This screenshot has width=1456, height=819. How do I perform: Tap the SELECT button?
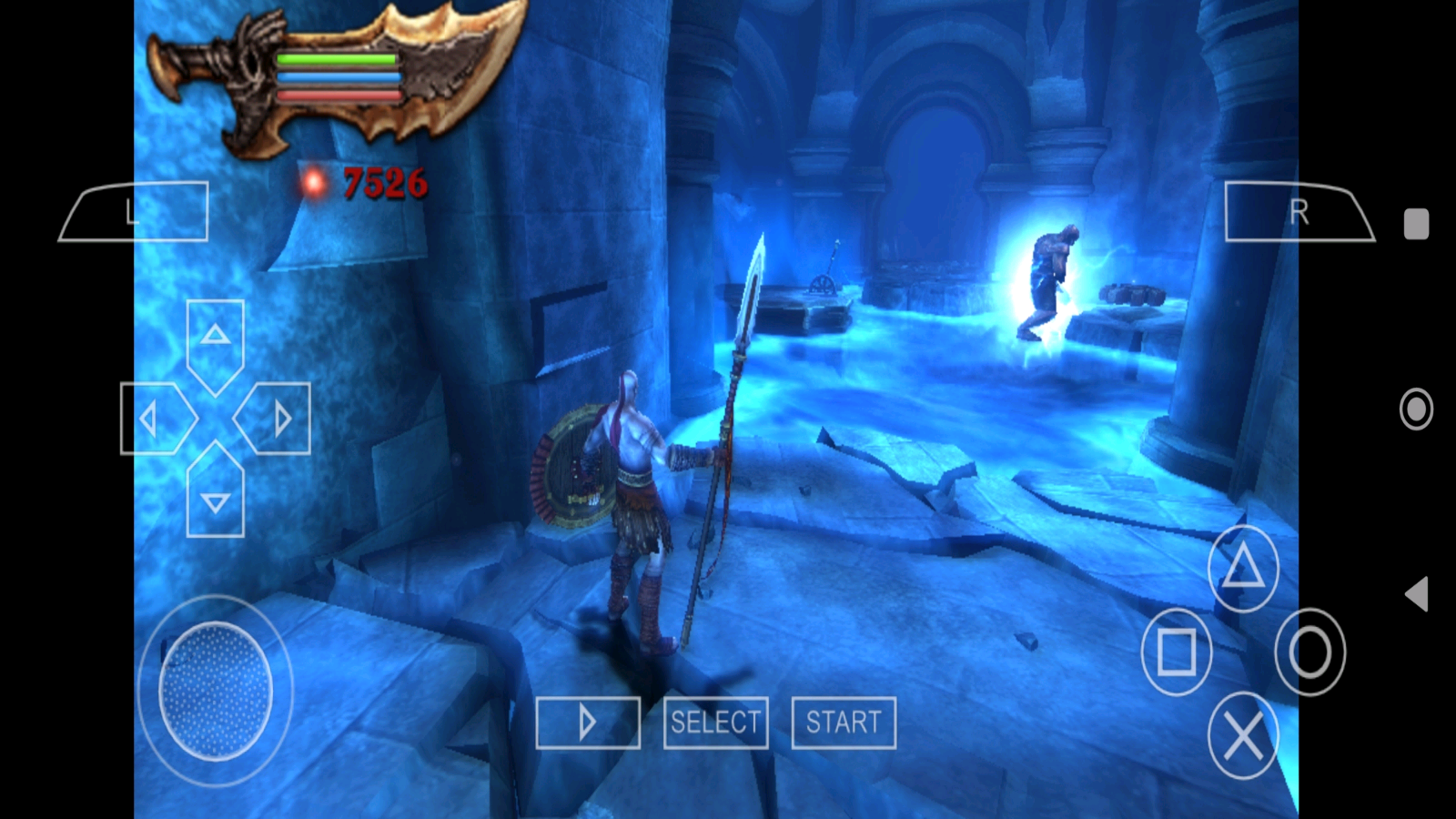[x=715, y=723]
